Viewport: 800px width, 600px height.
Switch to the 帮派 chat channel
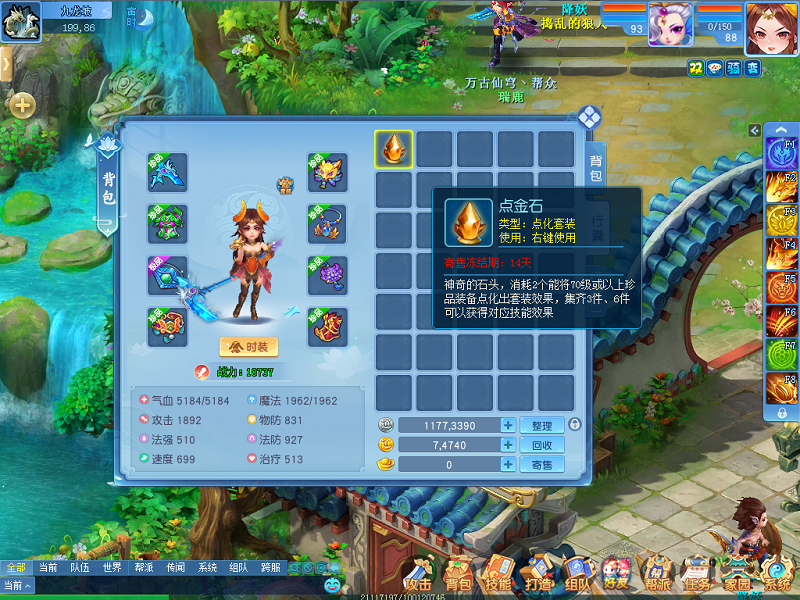pos(143,567)
